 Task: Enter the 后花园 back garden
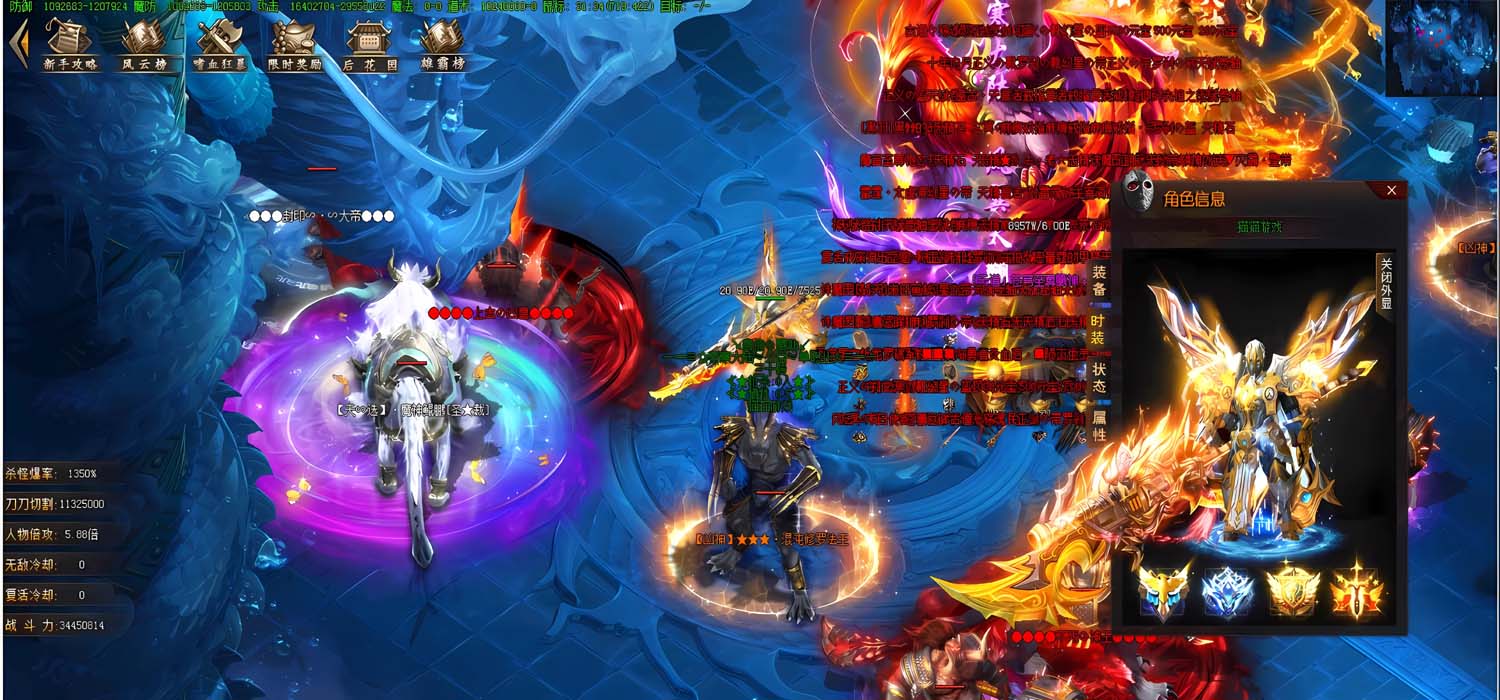[370, 45]
